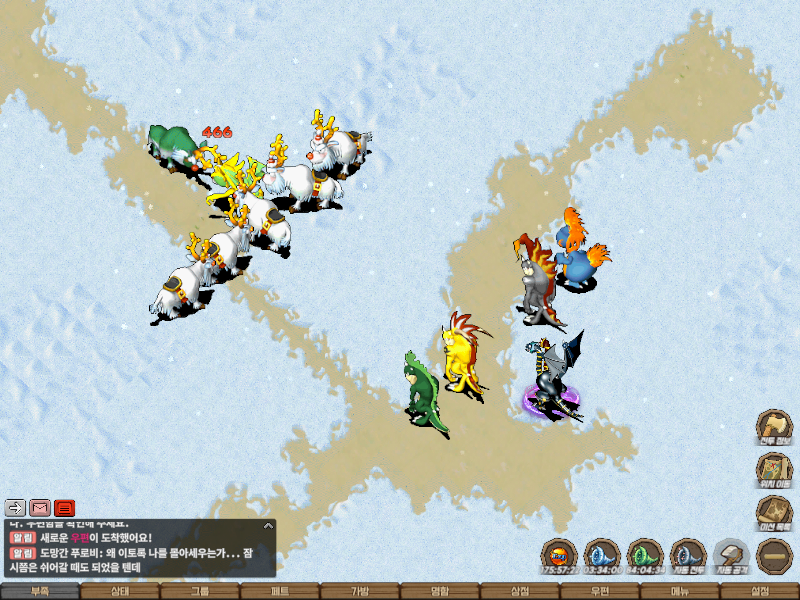This screenshot has height=600, width=800.
Task: Open the 페트 (pet) menu
Action: [x=280, y=591]
